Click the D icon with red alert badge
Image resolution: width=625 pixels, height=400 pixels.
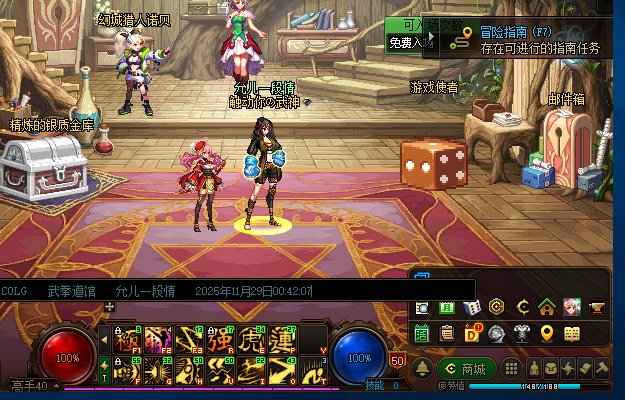[470, 333]
